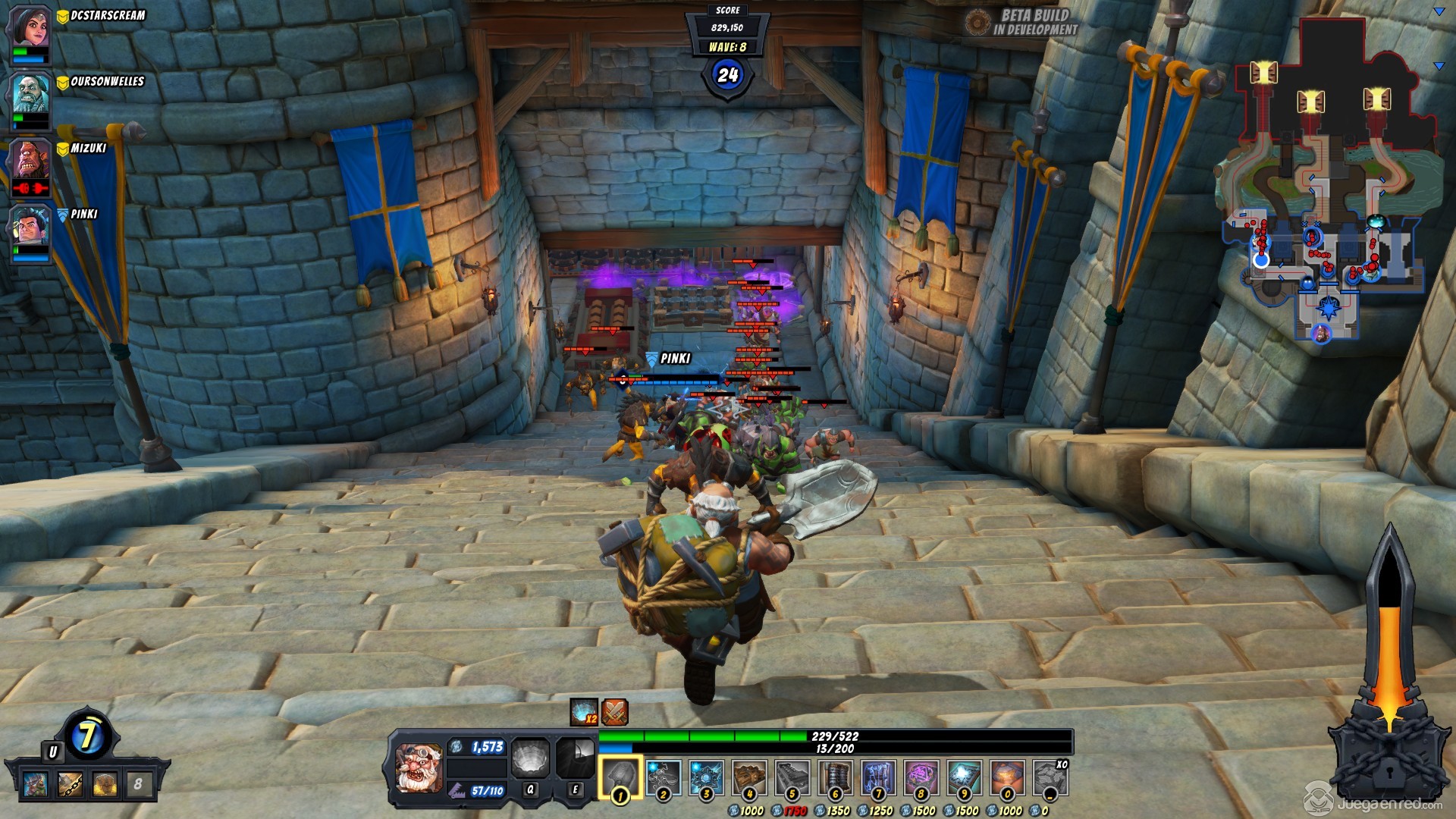The image size is (1456, 819).
Task: Click the level 7 upgrade orb
Action: click(x=88, y=736)
